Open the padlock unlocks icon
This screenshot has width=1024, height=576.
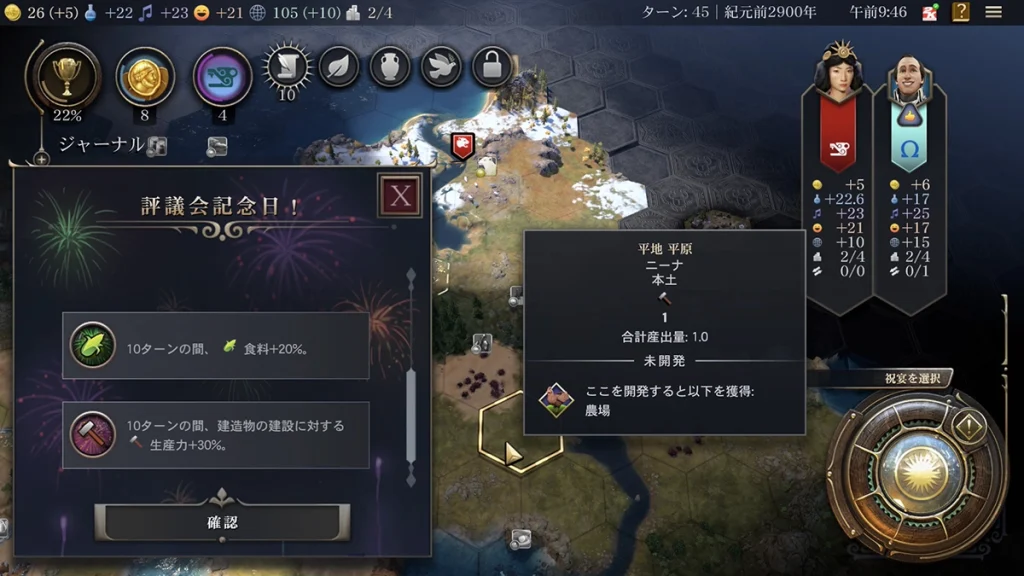(x=492, y=68)
